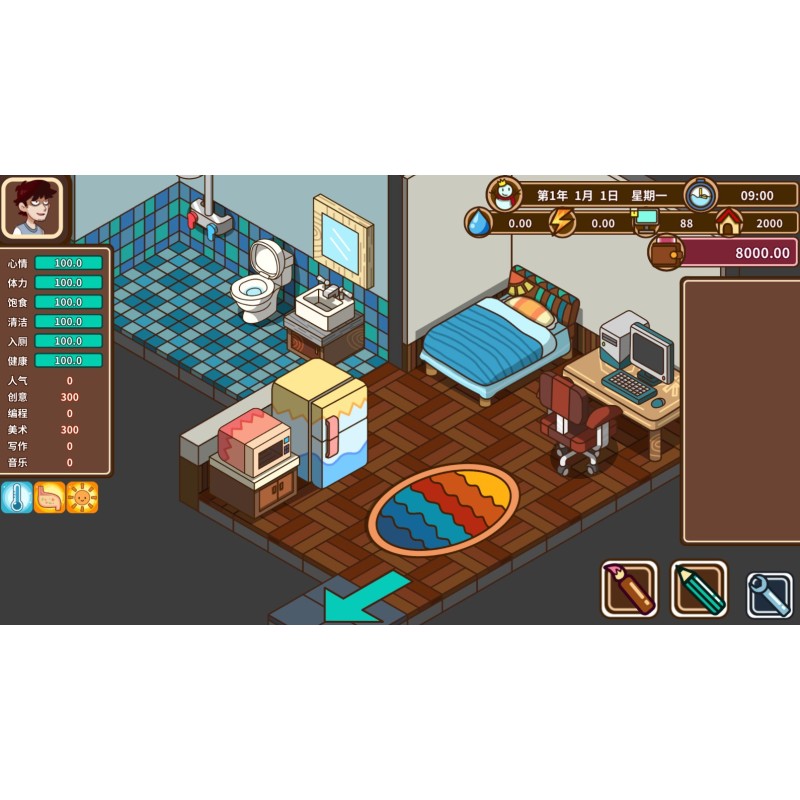
Task: Click the stomach status icon
Action: [49, 497]
